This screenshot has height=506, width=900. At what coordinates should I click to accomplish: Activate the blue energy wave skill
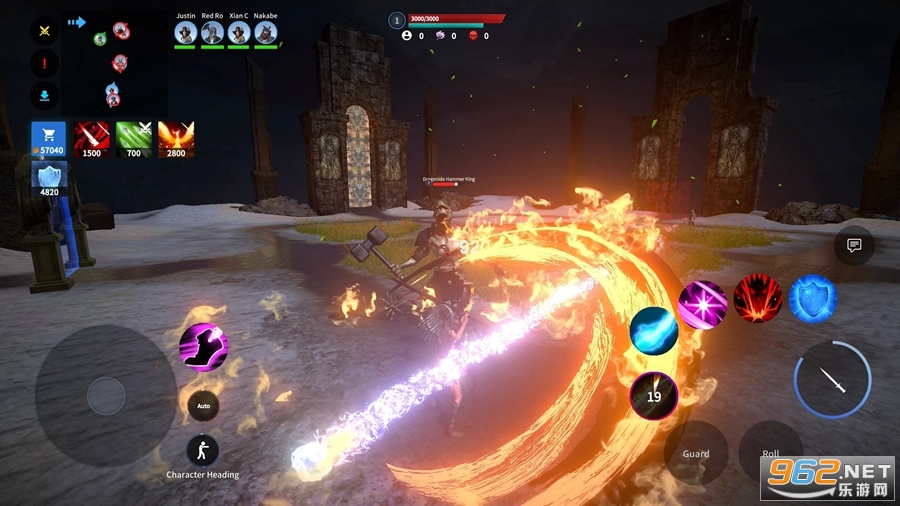point(654,331)
